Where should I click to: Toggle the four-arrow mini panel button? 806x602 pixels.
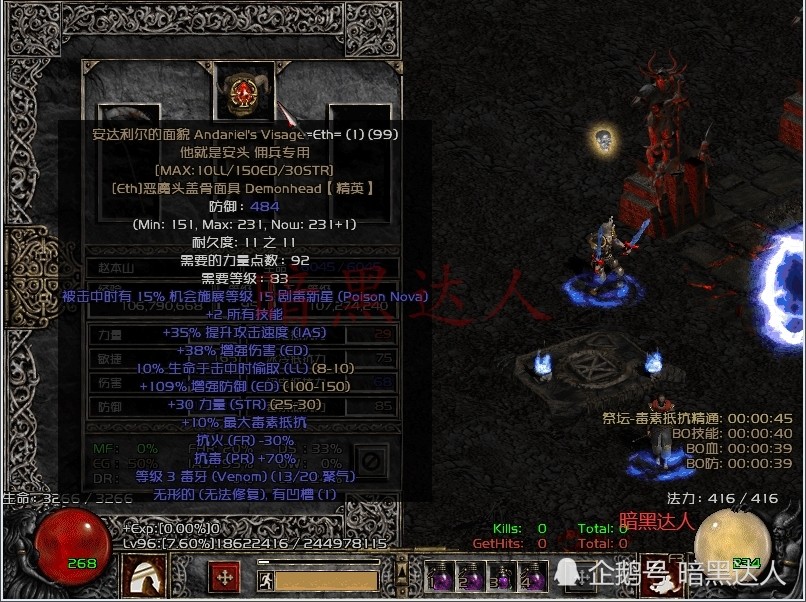click(224, 578)
